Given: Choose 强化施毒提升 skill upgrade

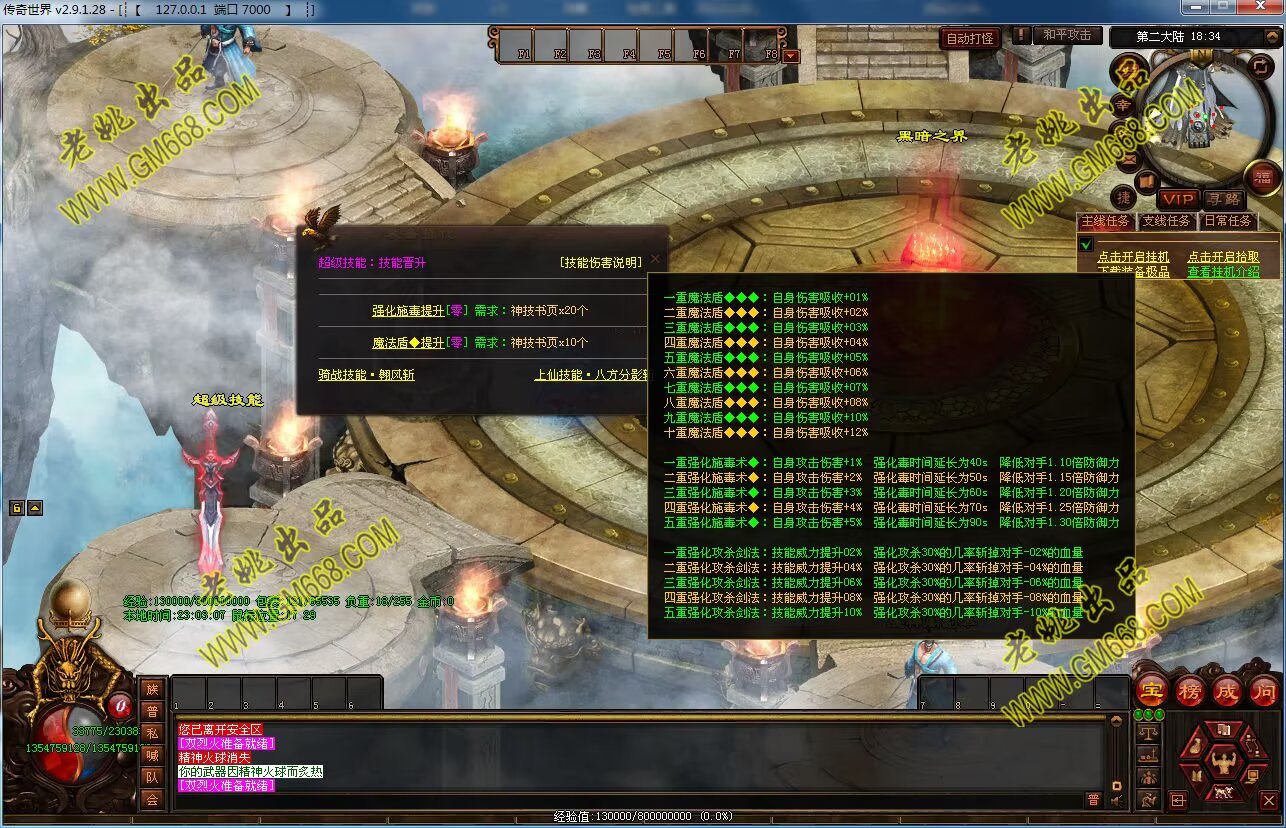Looking at the screenshot, I should (407, 311).
